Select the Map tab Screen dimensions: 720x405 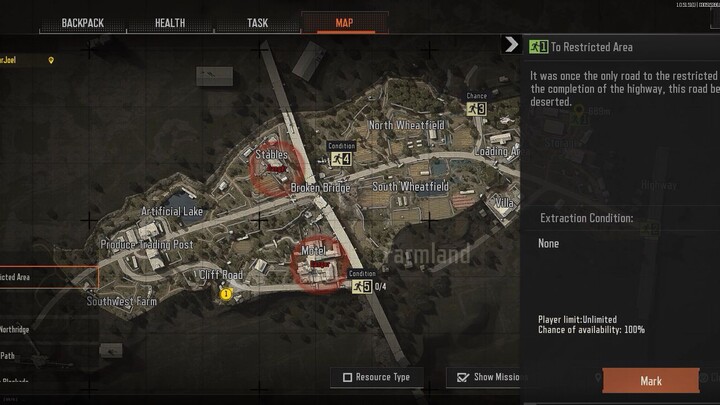(344, 22)
